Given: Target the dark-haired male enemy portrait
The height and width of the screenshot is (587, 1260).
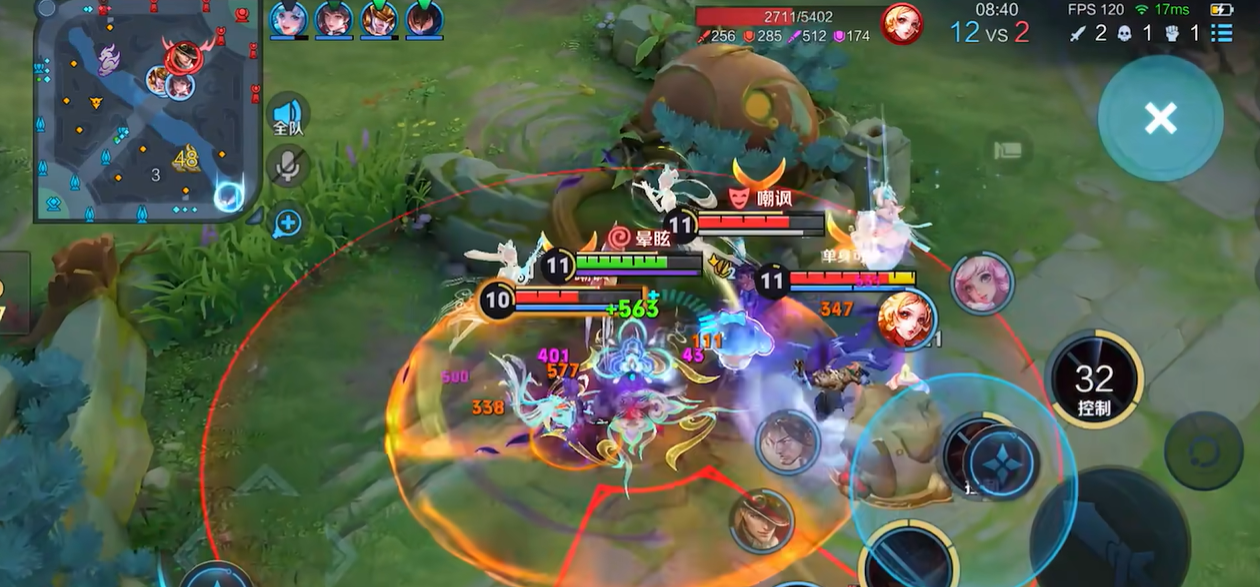Looking at the screenshot, I should pos(788,442).
